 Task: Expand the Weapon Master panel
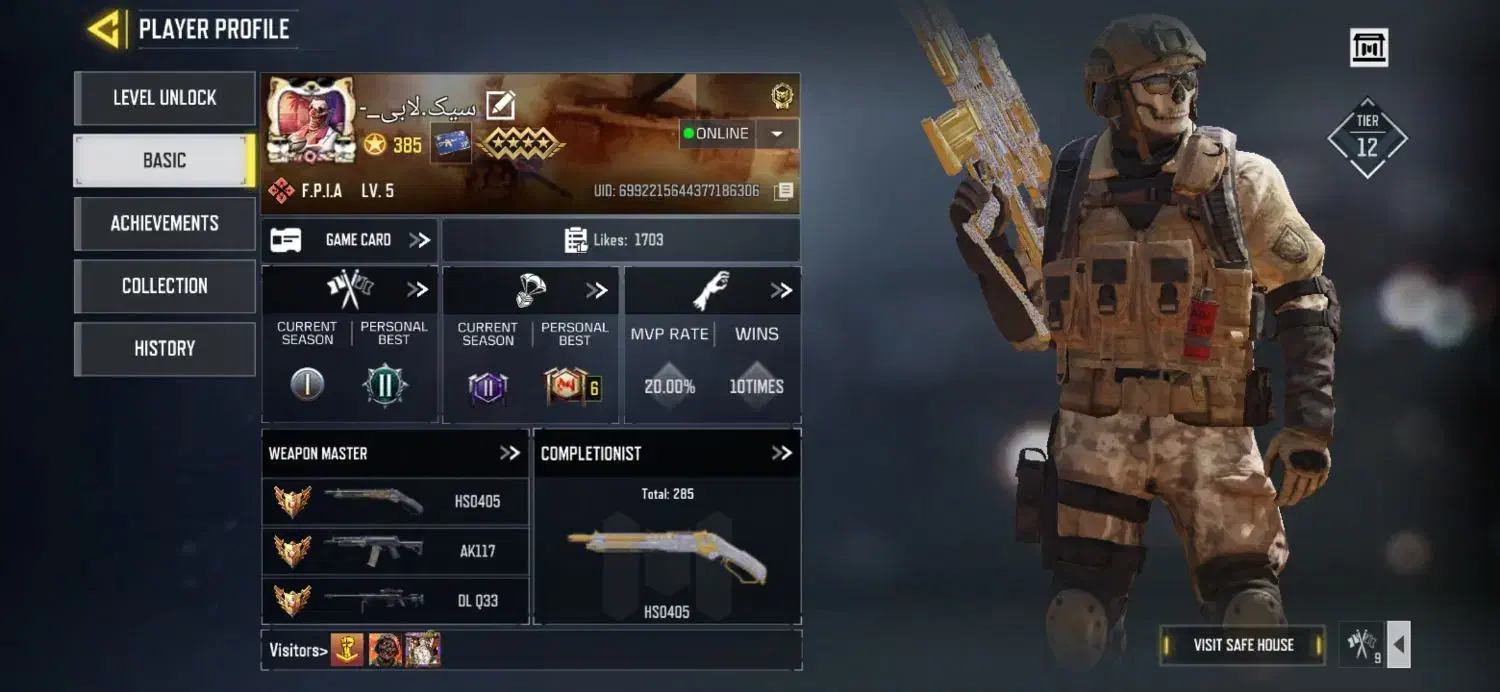tap(510, 453)
